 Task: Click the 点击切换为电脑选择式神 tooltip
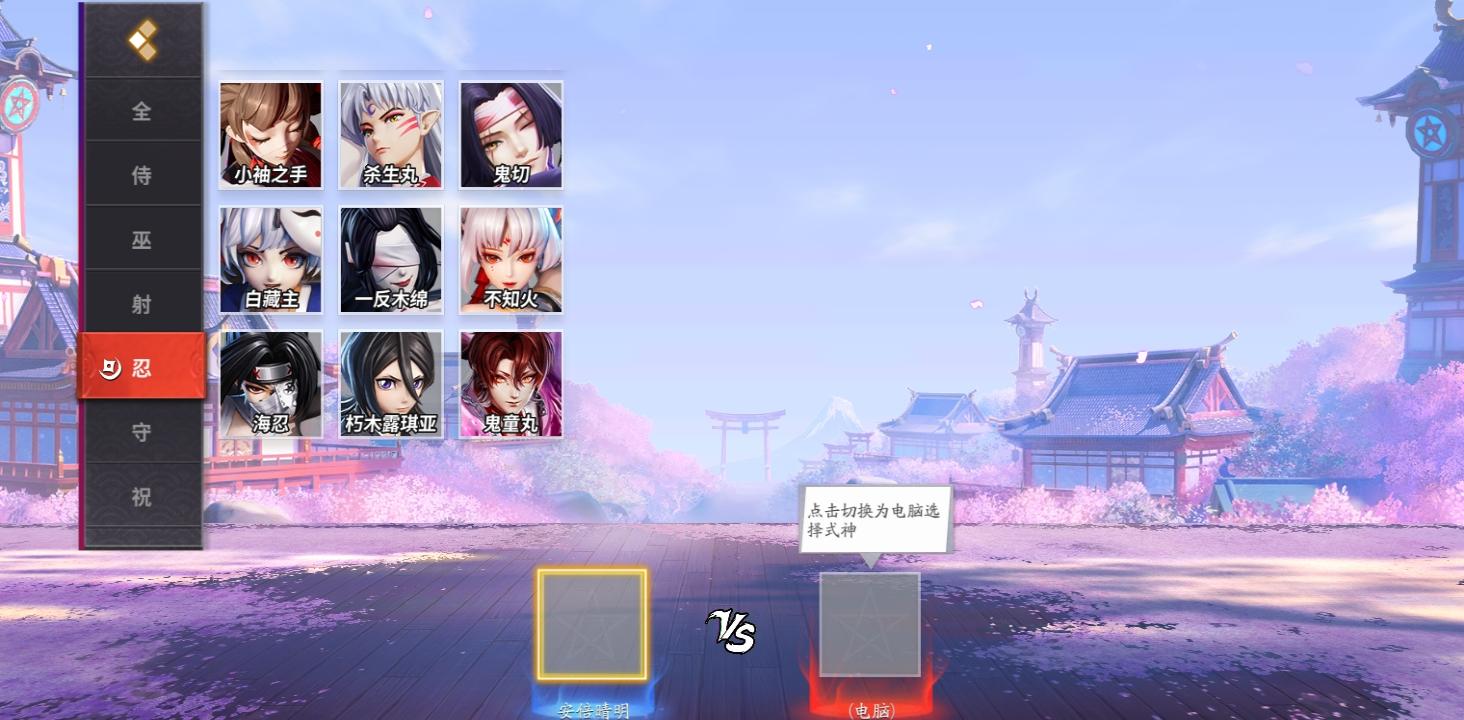[x=875, y=516]
